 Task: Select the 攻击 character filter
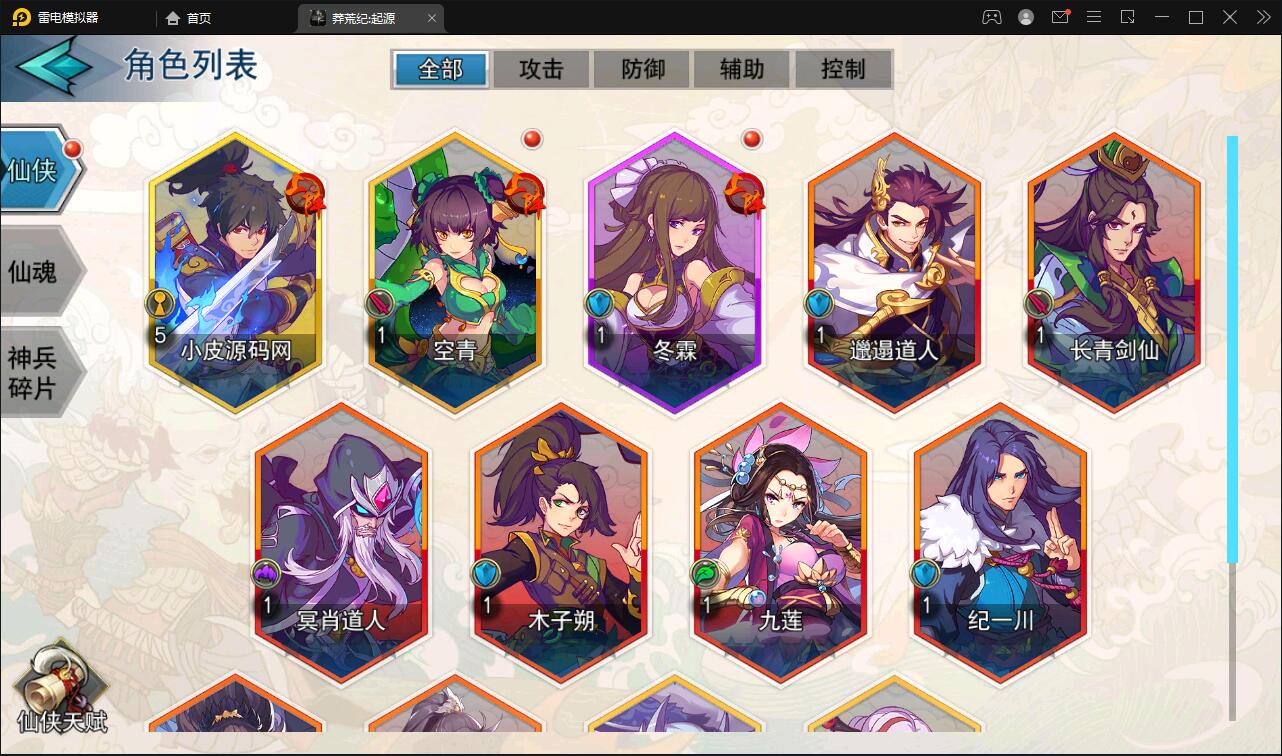(540, 69)
